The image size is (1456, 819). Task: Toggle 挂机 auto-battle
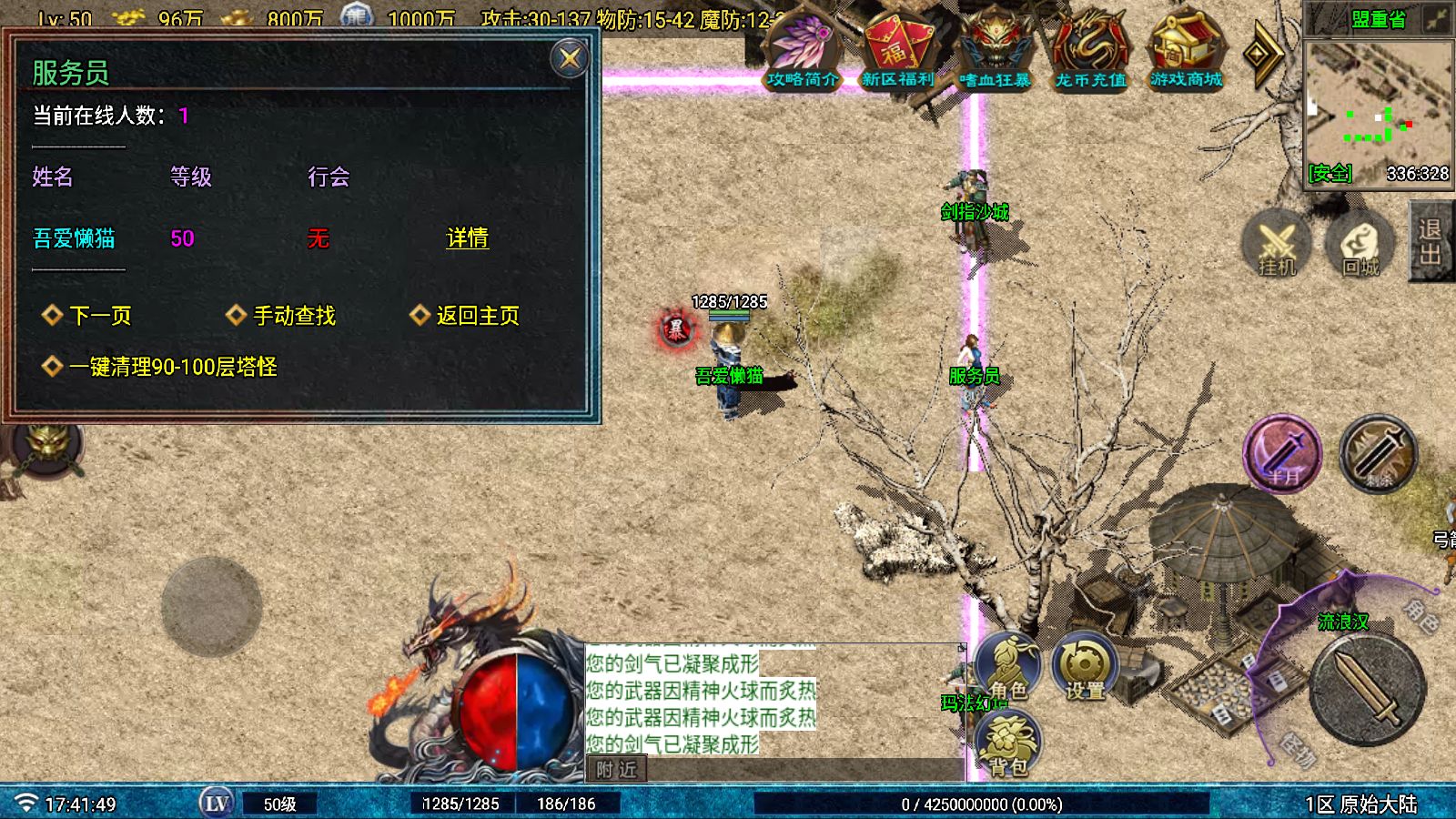coord(1277,244)
